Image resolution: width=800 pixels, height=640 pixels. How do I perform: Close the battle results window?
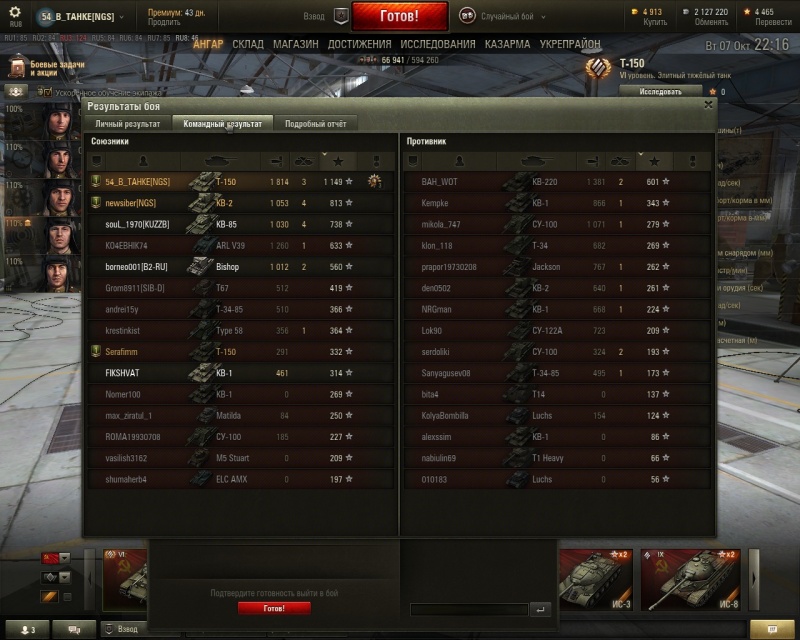pyautogui.click(x=709, y=103)
